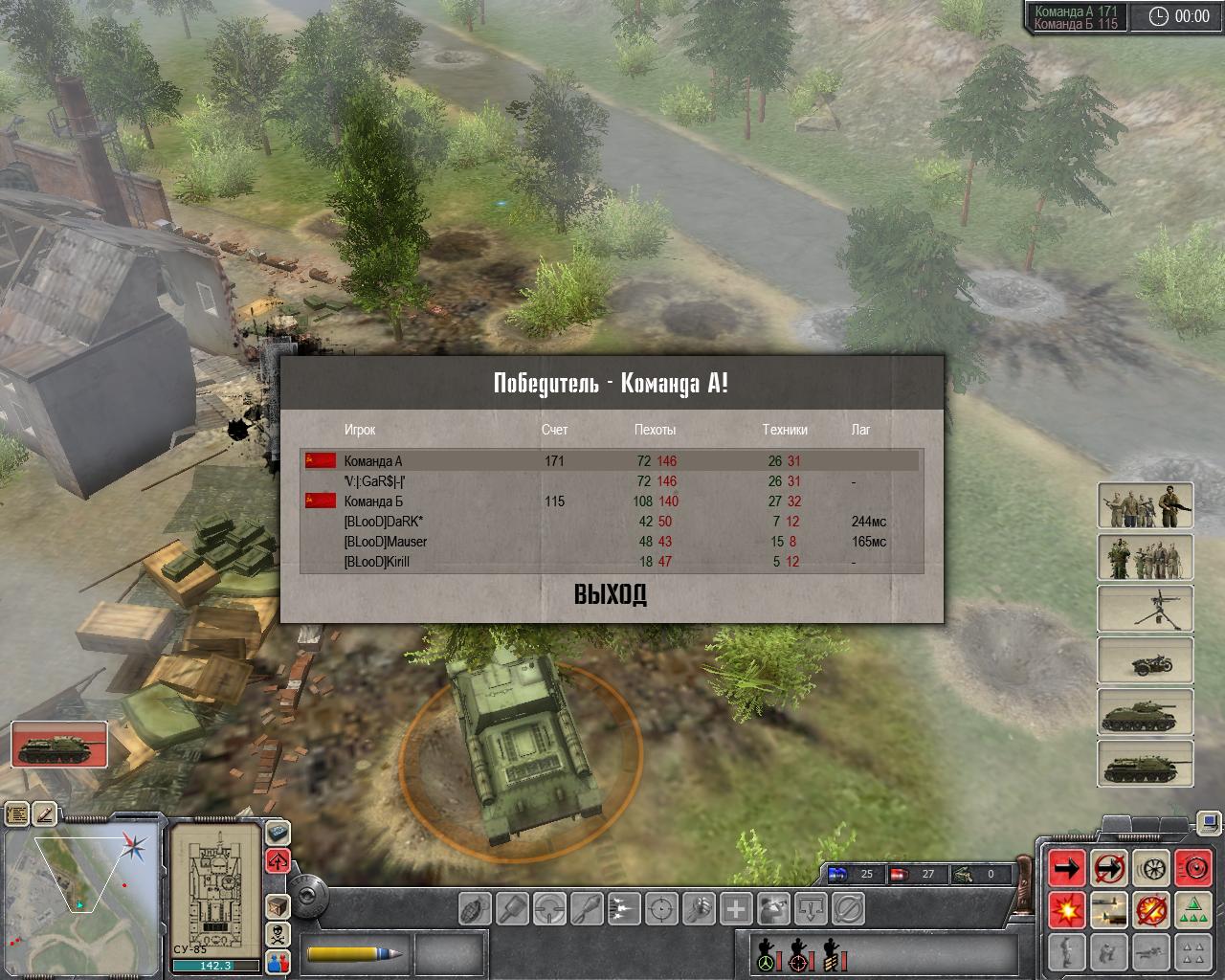Image resolution: width=1225 pixels, height=980 pixels.
Task: Select the [BLooD]Mauser player row
Action: click(x=385, y=542)
